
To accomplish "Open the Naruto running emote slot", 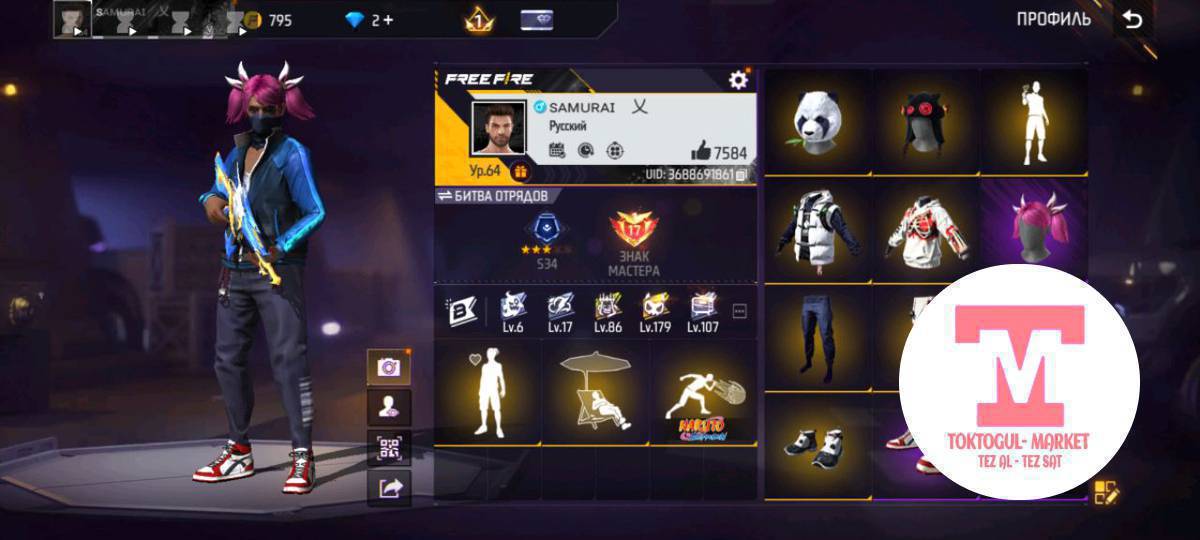I will click(702, 394).
